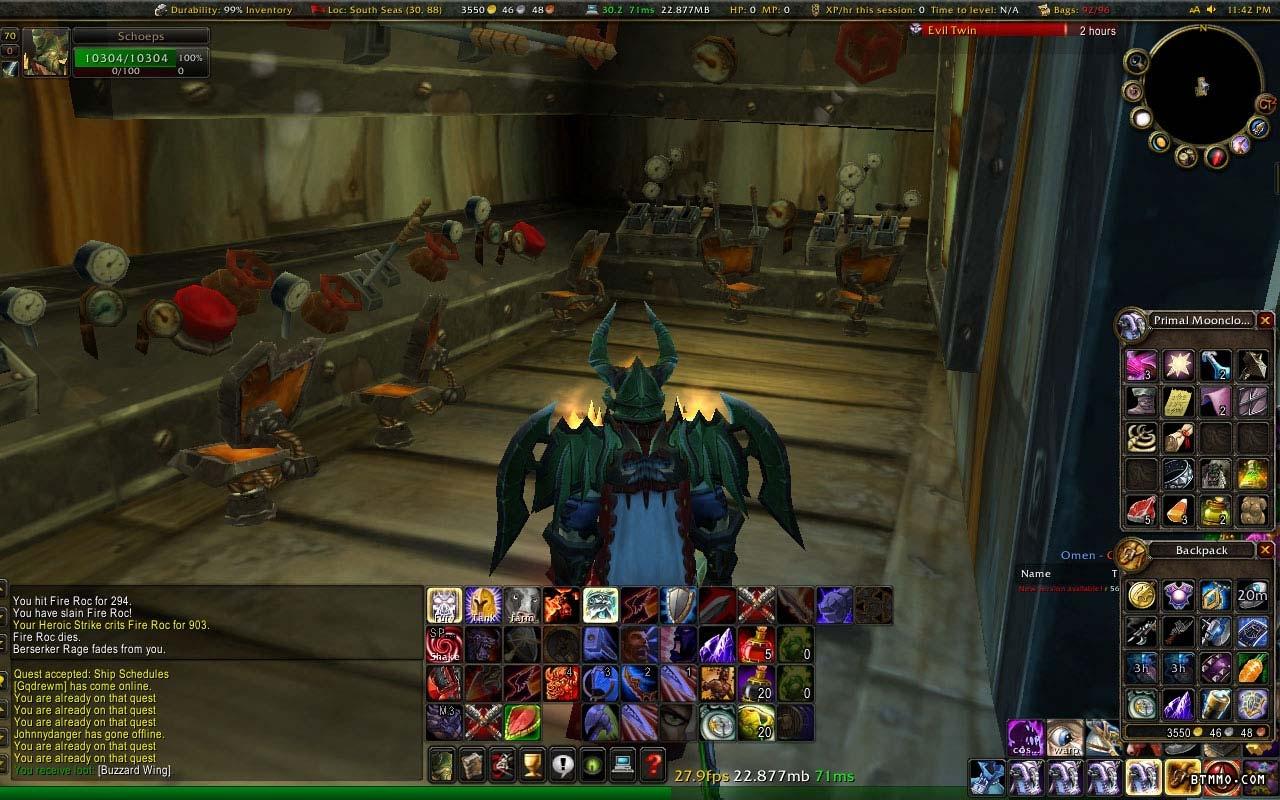The image size is (1280, 800).
Task: Use the shield ability icon
Action: click(678, 605)
